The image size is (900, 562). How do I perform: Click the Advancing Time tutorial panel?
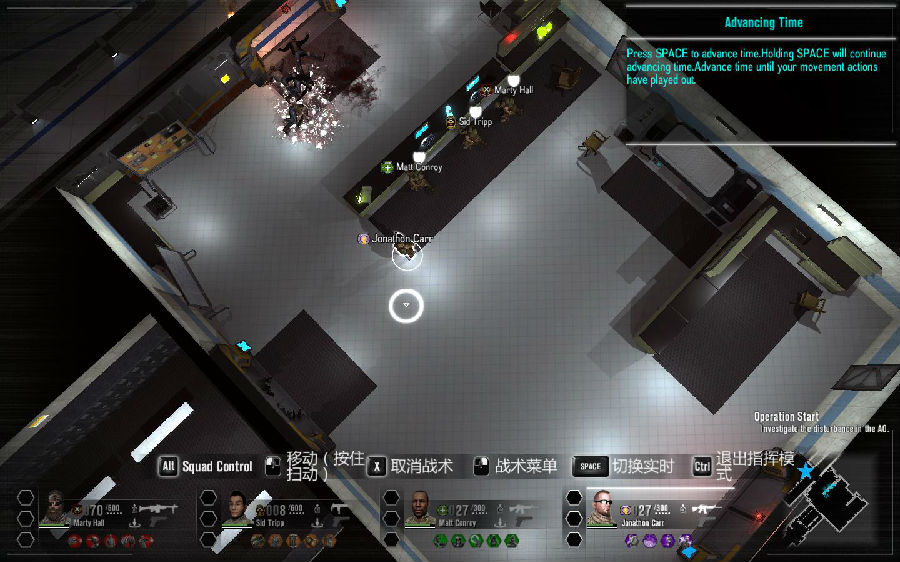tap(762, 72)
